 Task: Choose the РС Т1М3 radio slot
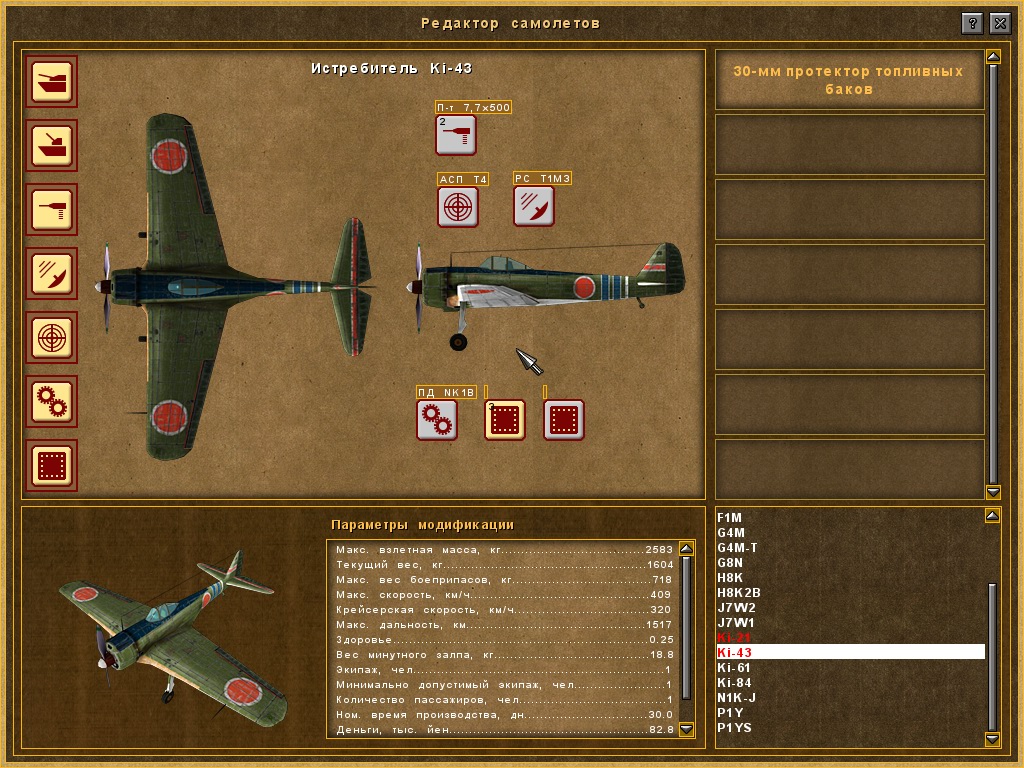click(534, 206)
